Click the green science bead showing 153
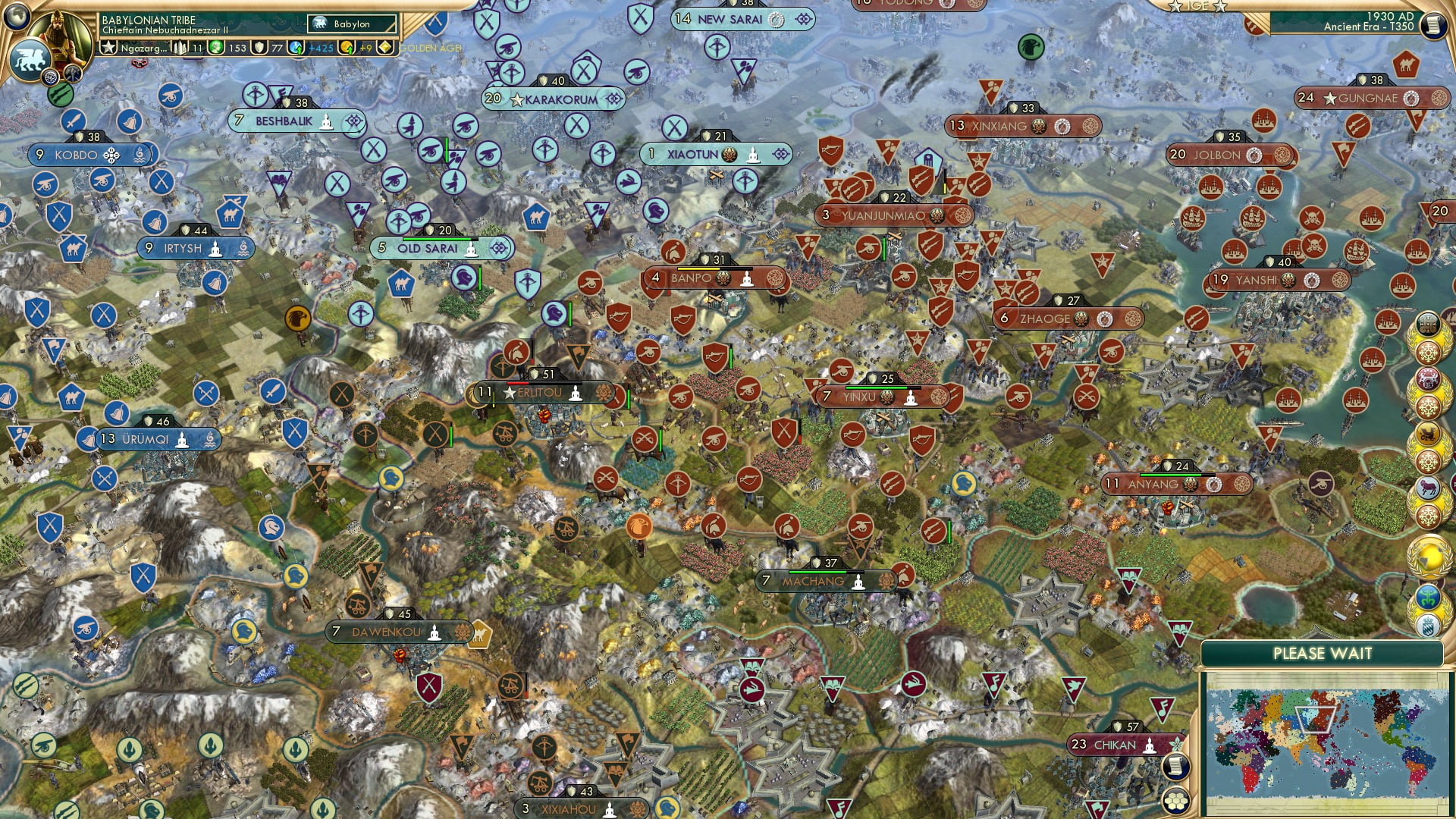Viewport: 1456px width, 819px height. (x=215, y=48)
